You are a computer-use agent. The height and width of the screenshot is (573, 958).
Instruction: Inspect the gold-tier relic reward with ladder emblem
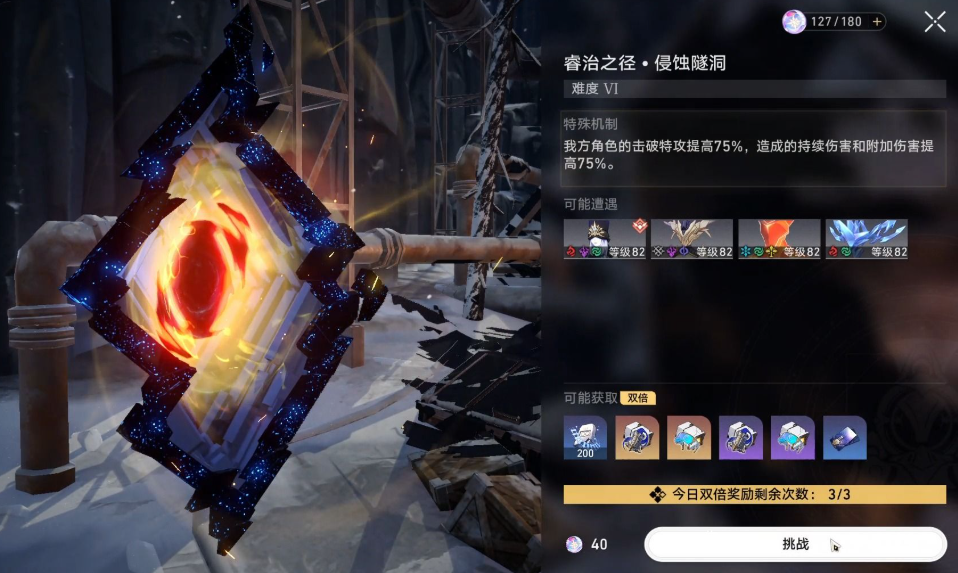[637, 438]
